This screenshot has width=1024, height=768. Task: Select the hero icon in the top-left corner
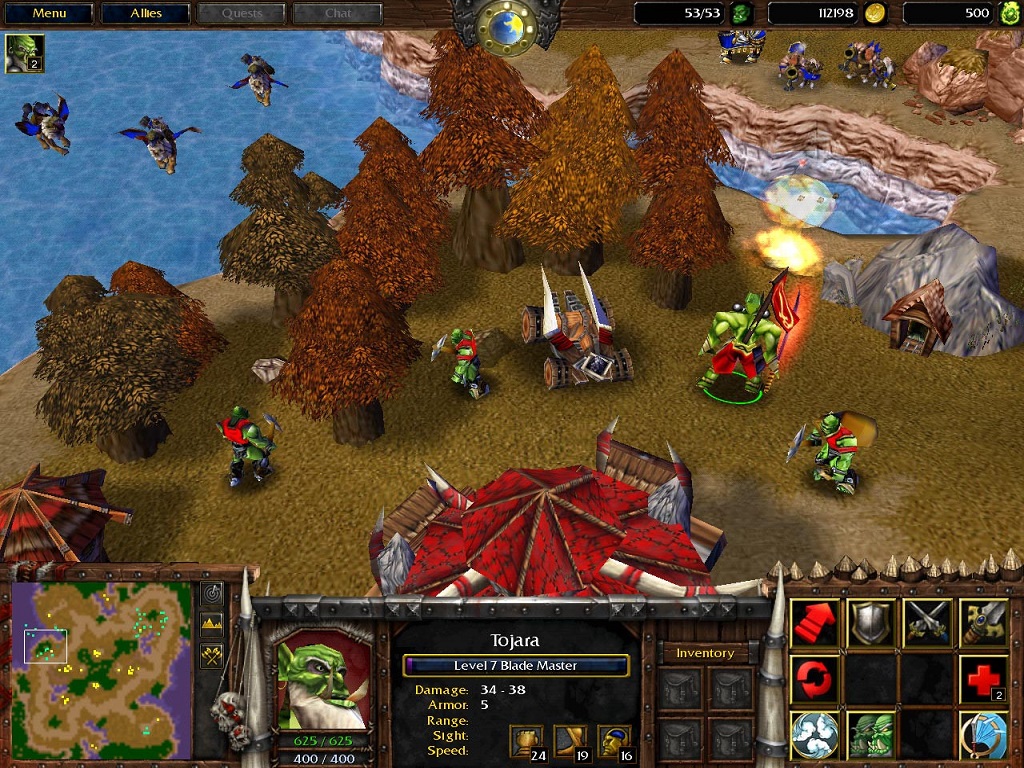pos(24,53)
